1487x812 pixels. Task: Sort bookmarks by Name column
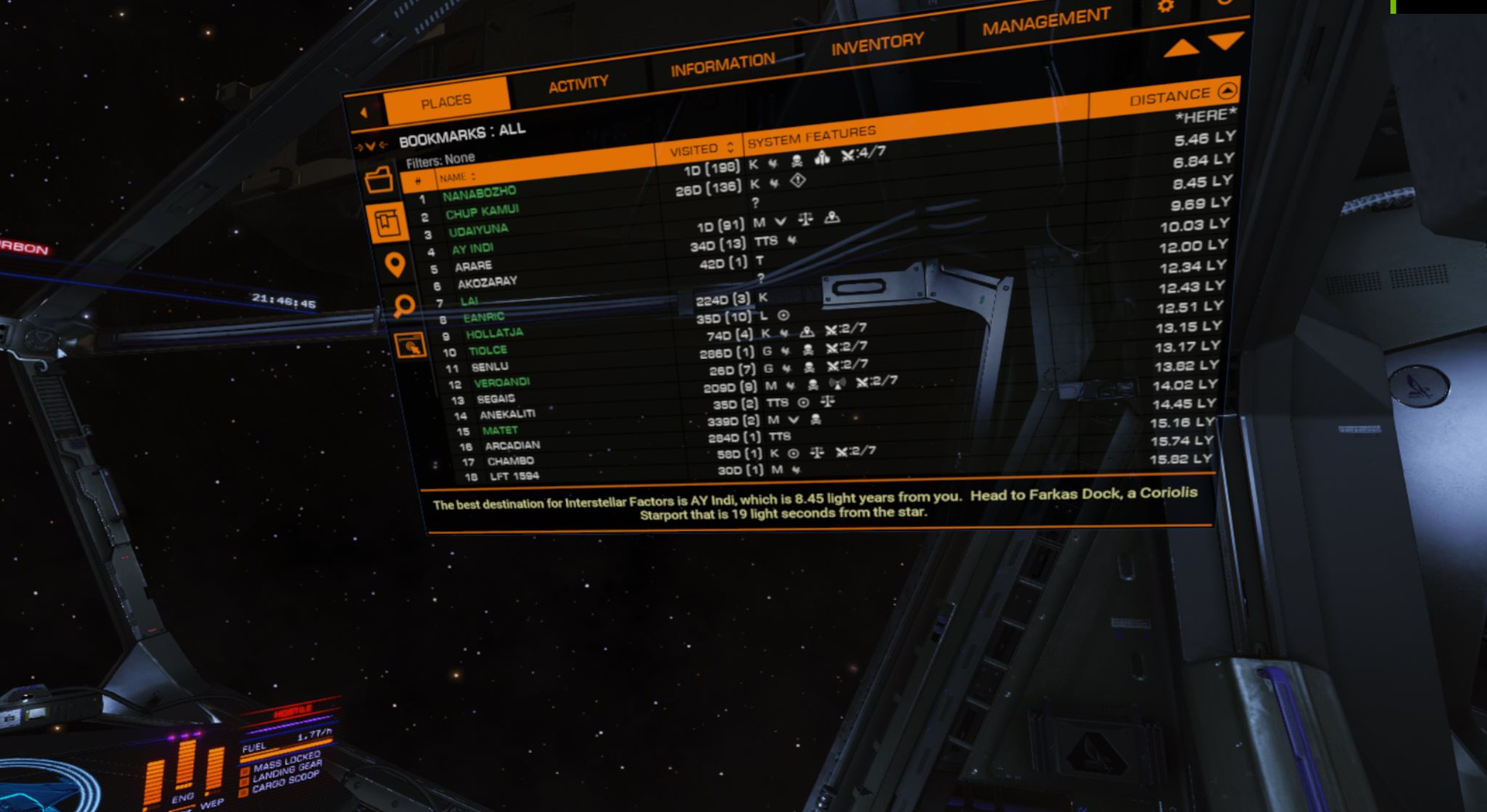(x=457, y=178)
